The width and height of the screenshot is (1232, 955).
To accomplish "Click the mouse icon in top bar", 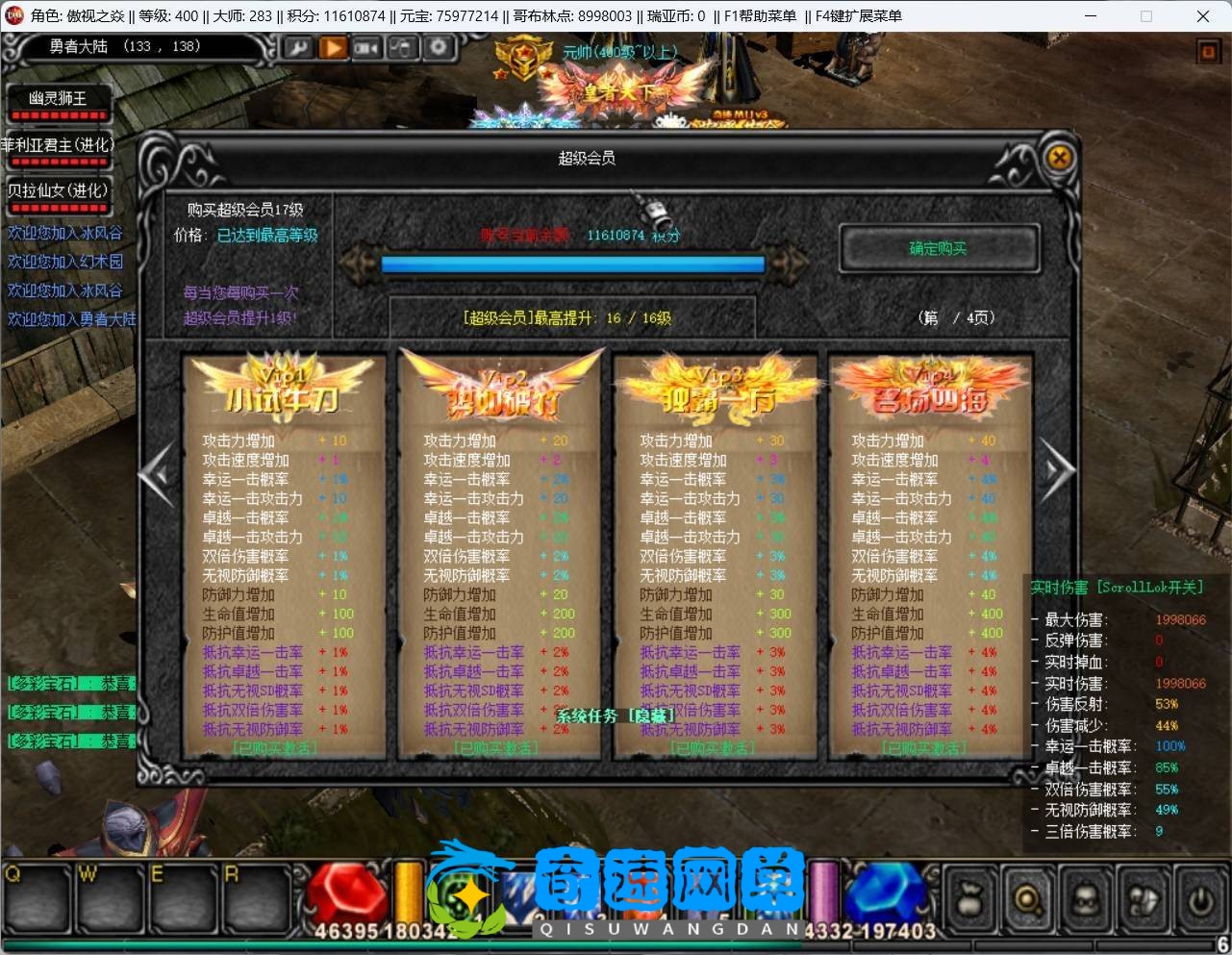I will click(402, 47).
